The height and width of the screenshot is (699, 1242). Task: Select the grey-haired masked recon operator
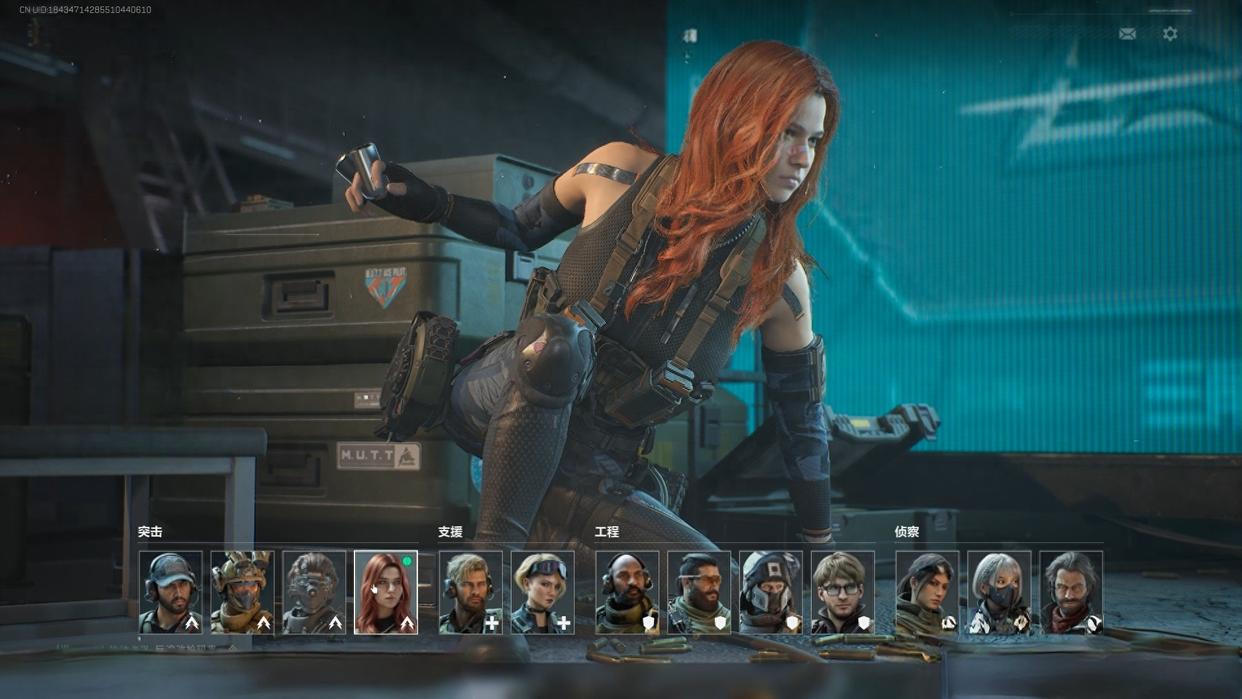(999, 592)
